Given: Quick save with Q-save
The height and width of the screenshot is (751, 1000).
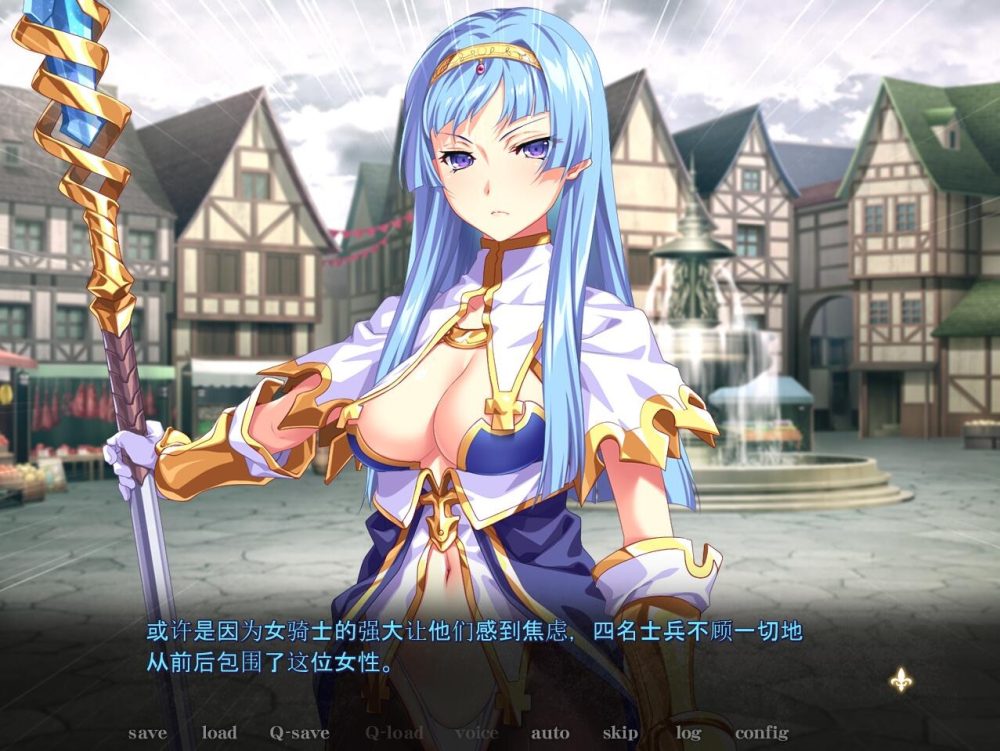Looking at the screenshot, I should (x=299, y=733).
